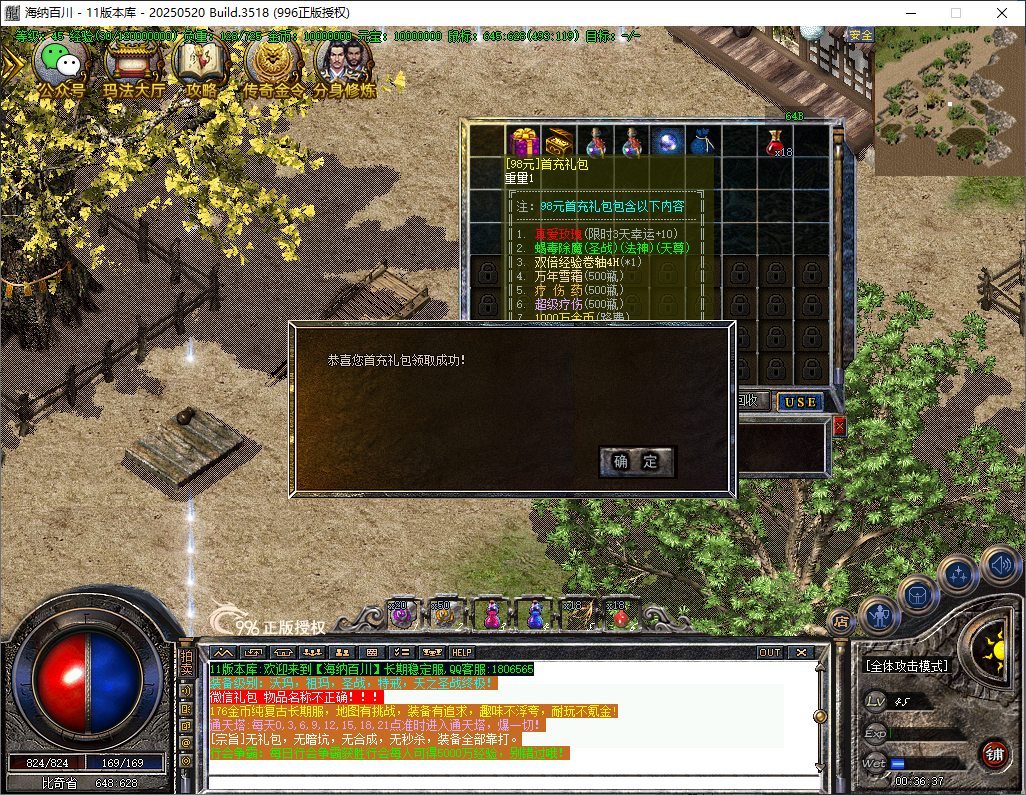1026x795 pixels.
Task: Click the USE button in the bag
Action: 800,402
